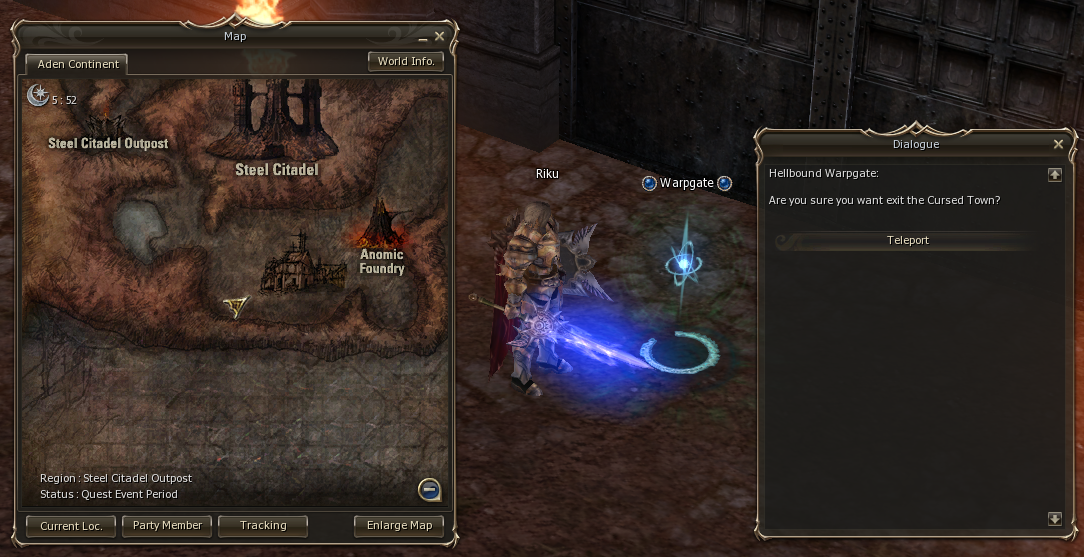The width and height of the screenshot is (1084, 557).
Task: Open World Info.
Action: point(406,61)
